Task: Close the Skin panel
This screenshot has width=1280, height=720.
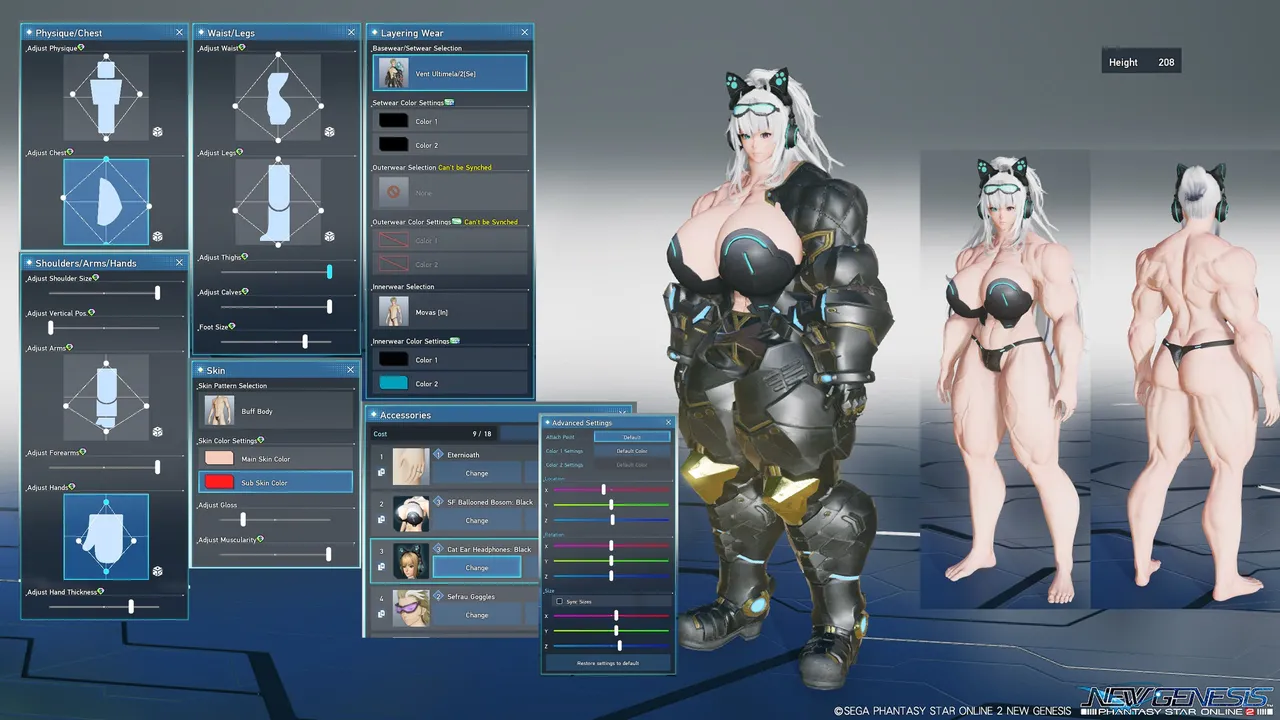Action: coord(350,370)
